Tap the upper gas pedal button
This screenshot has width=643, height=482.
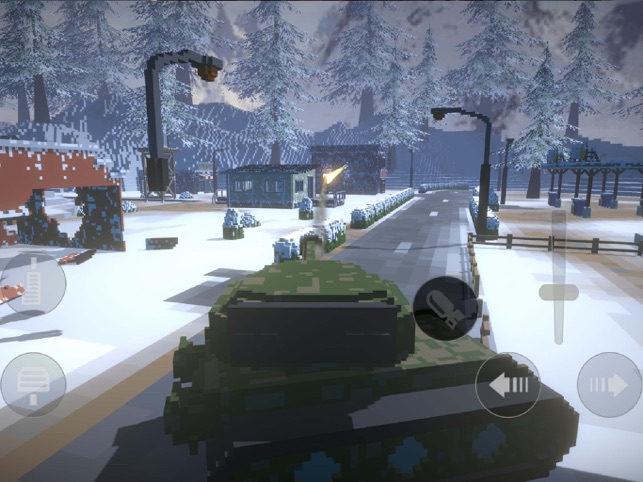pos(33,282)
